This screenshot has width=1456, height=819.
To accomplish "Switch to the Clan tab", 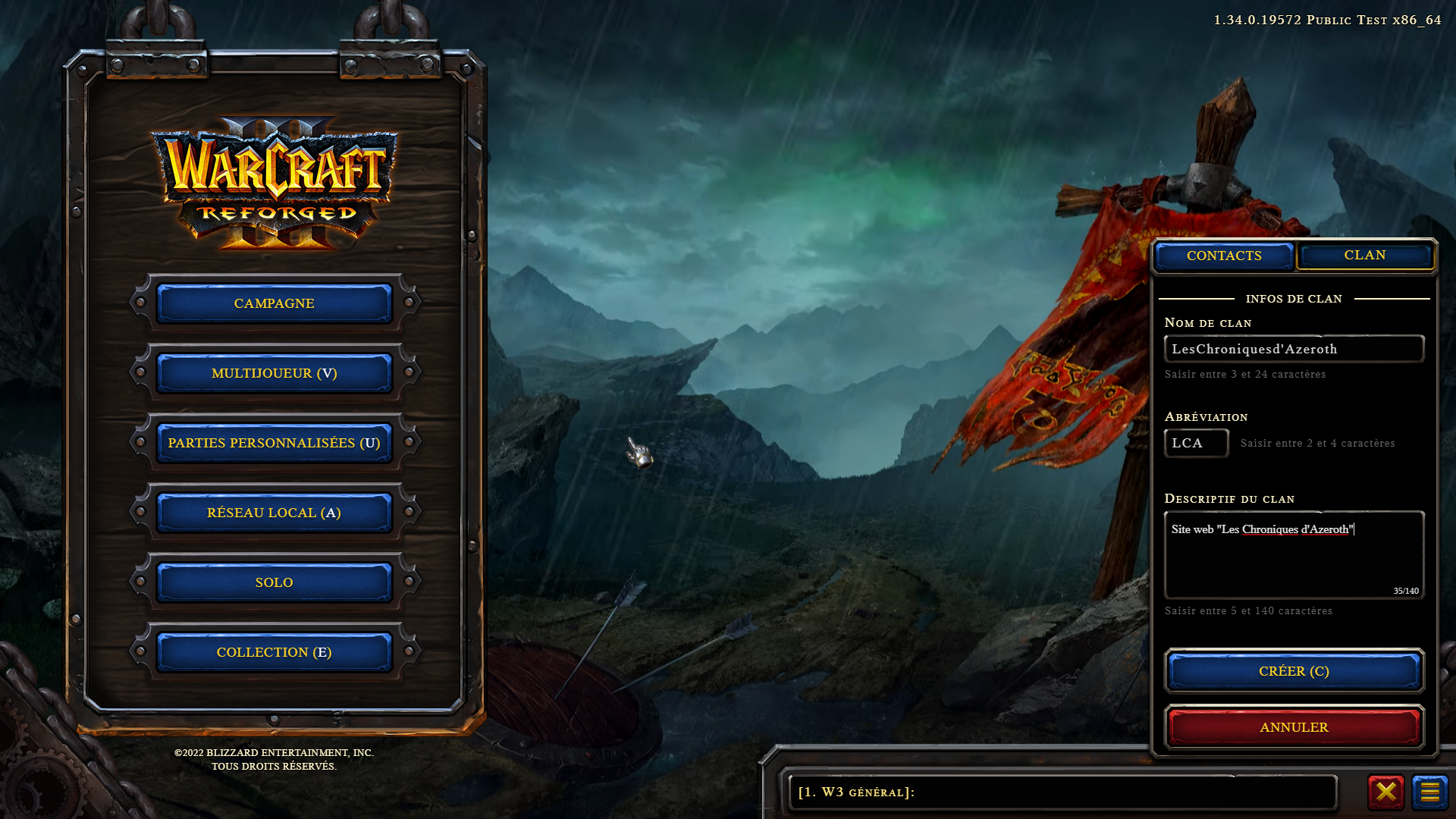I will [x=1364, y=256].
